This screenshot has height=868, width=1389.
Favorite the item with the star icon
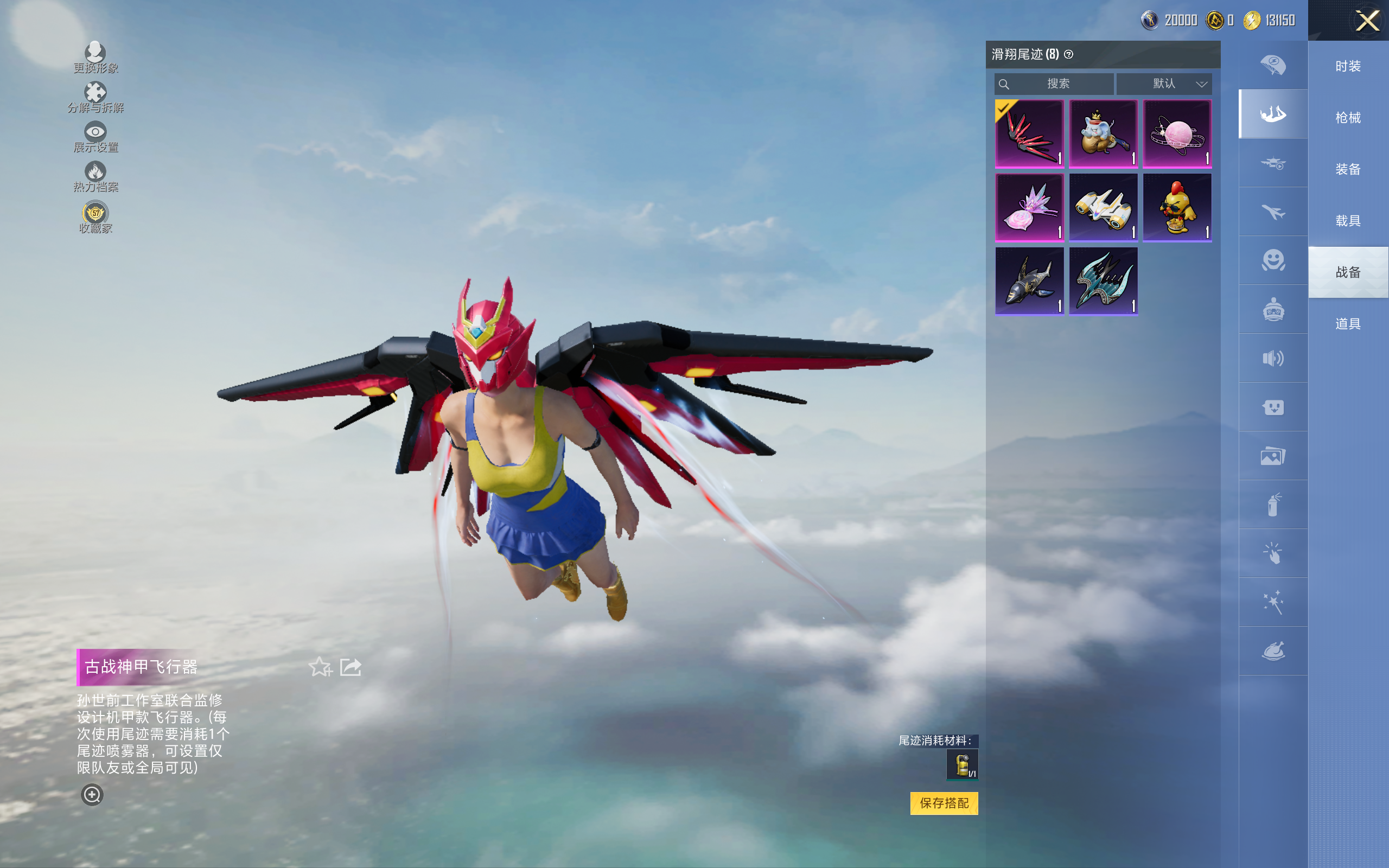coord(320,667)
